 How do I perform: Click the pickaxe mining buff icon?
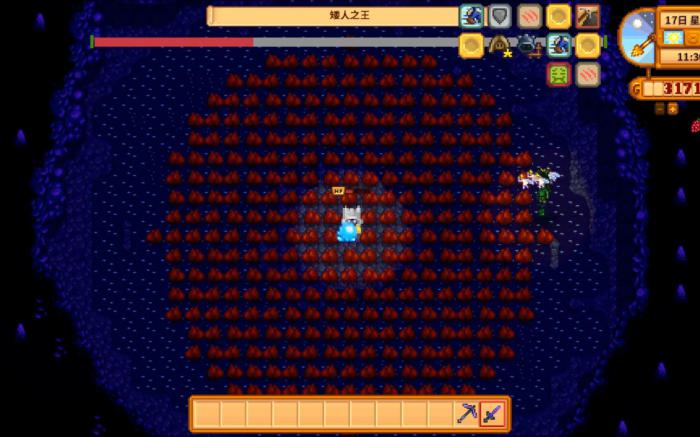[x=587, y=16]
